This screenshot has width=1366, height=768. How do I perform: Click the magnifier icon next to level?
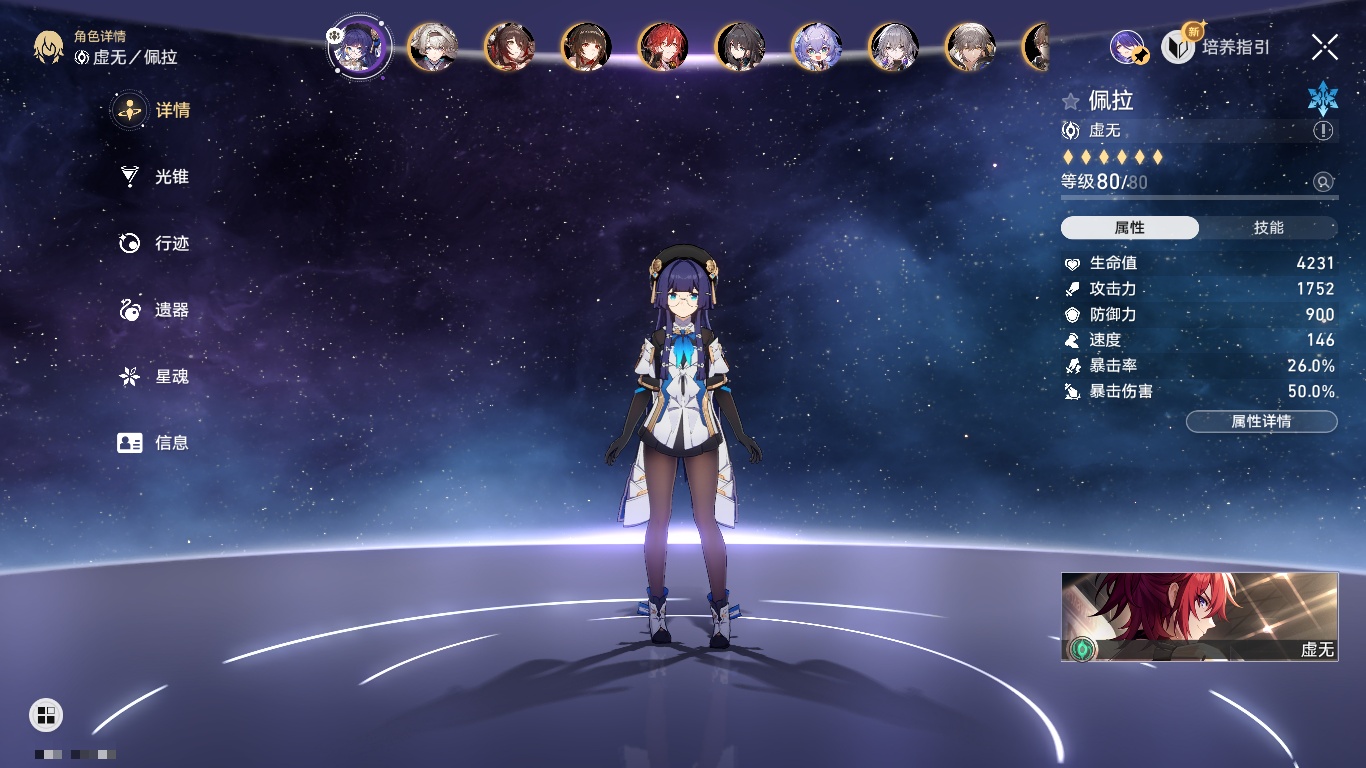click(x=1323, y=182)
